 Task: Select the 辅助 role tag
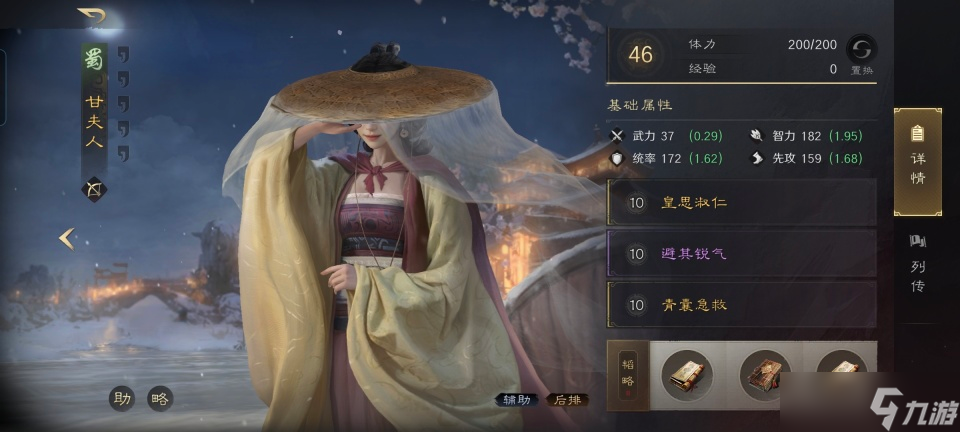click(x=516, y=399)
